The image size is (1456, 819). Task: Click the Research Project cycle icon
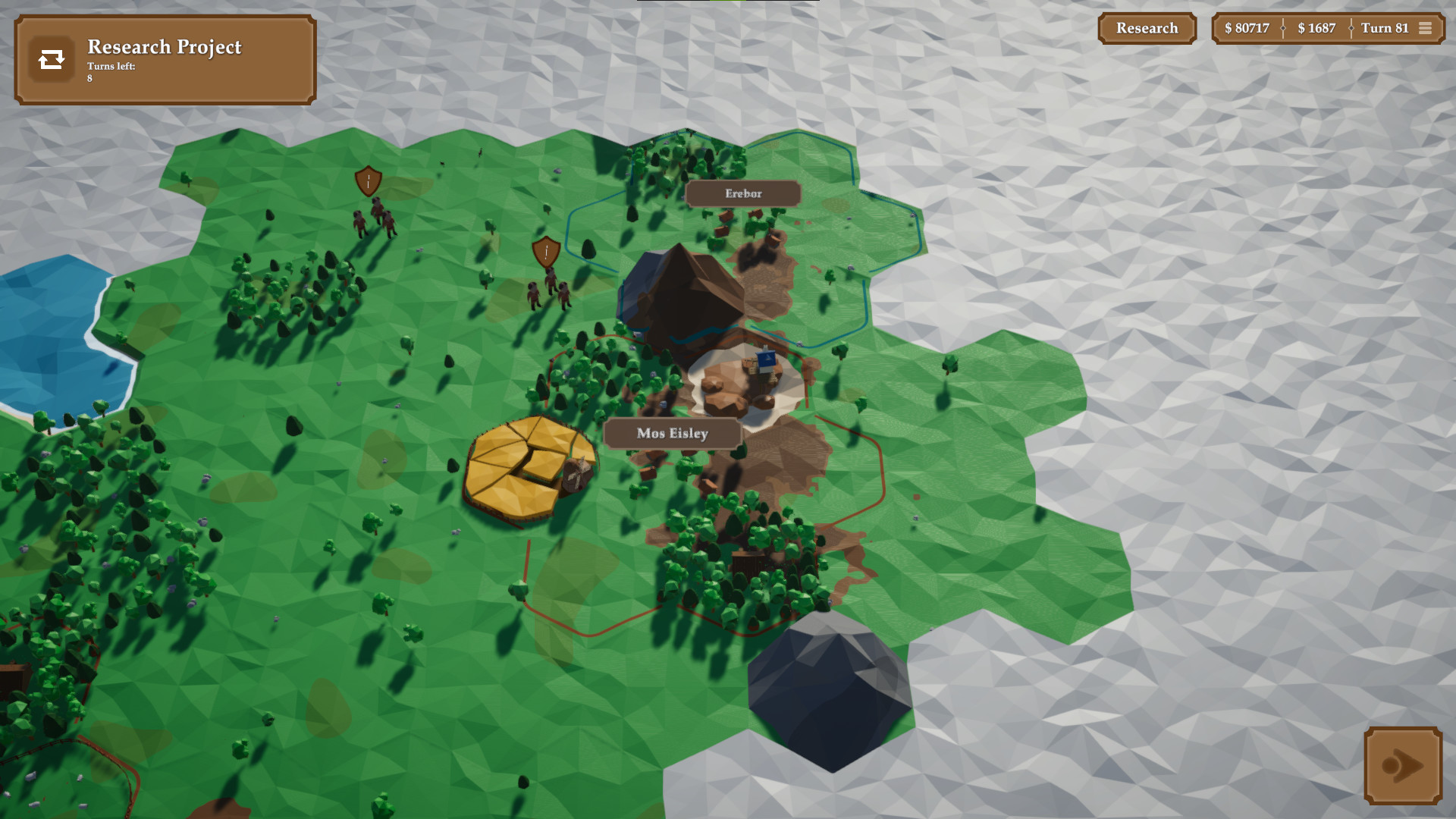[x=51, y=58]
